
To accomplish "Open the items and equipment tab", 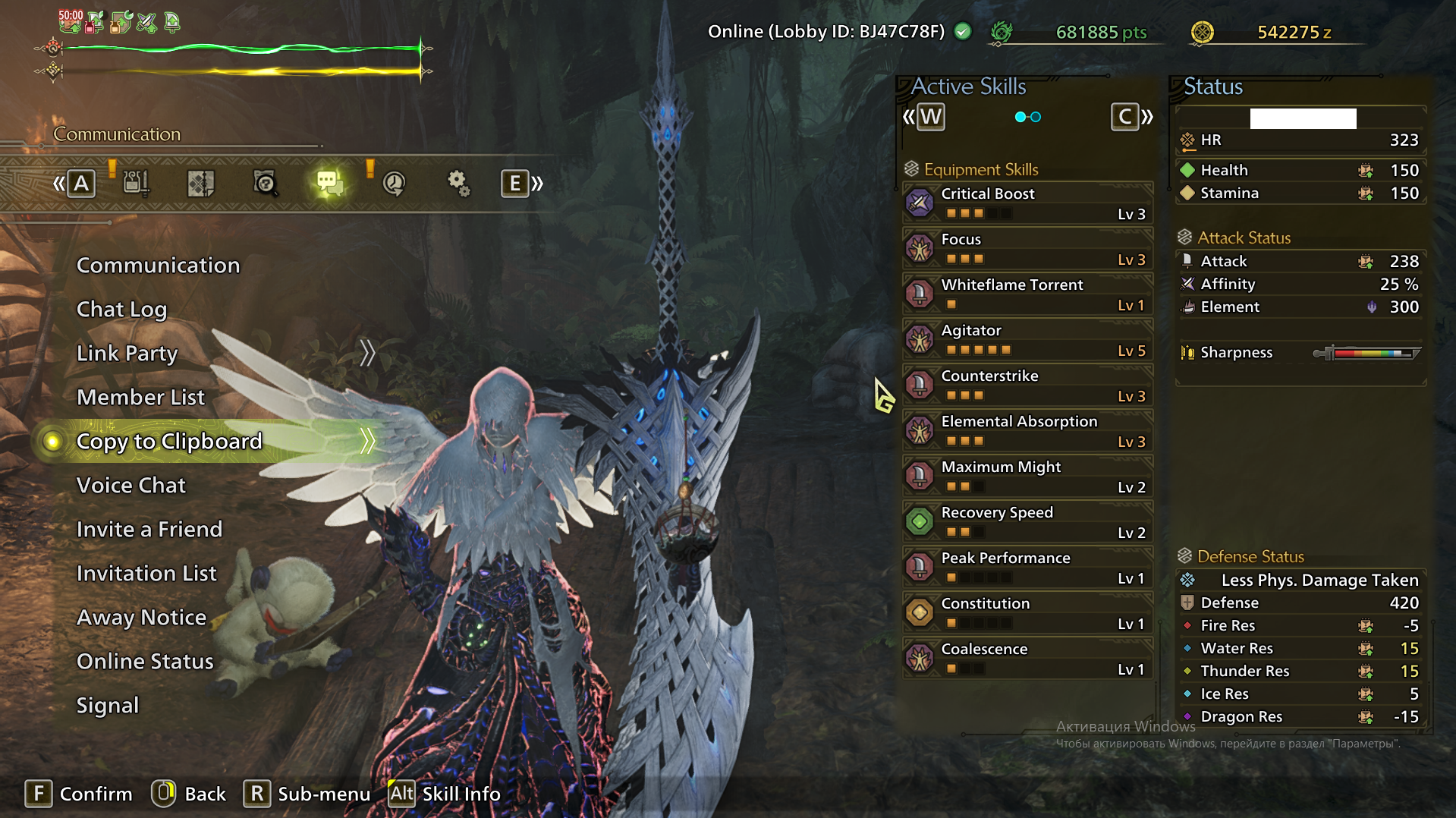I will coord(136,183).
